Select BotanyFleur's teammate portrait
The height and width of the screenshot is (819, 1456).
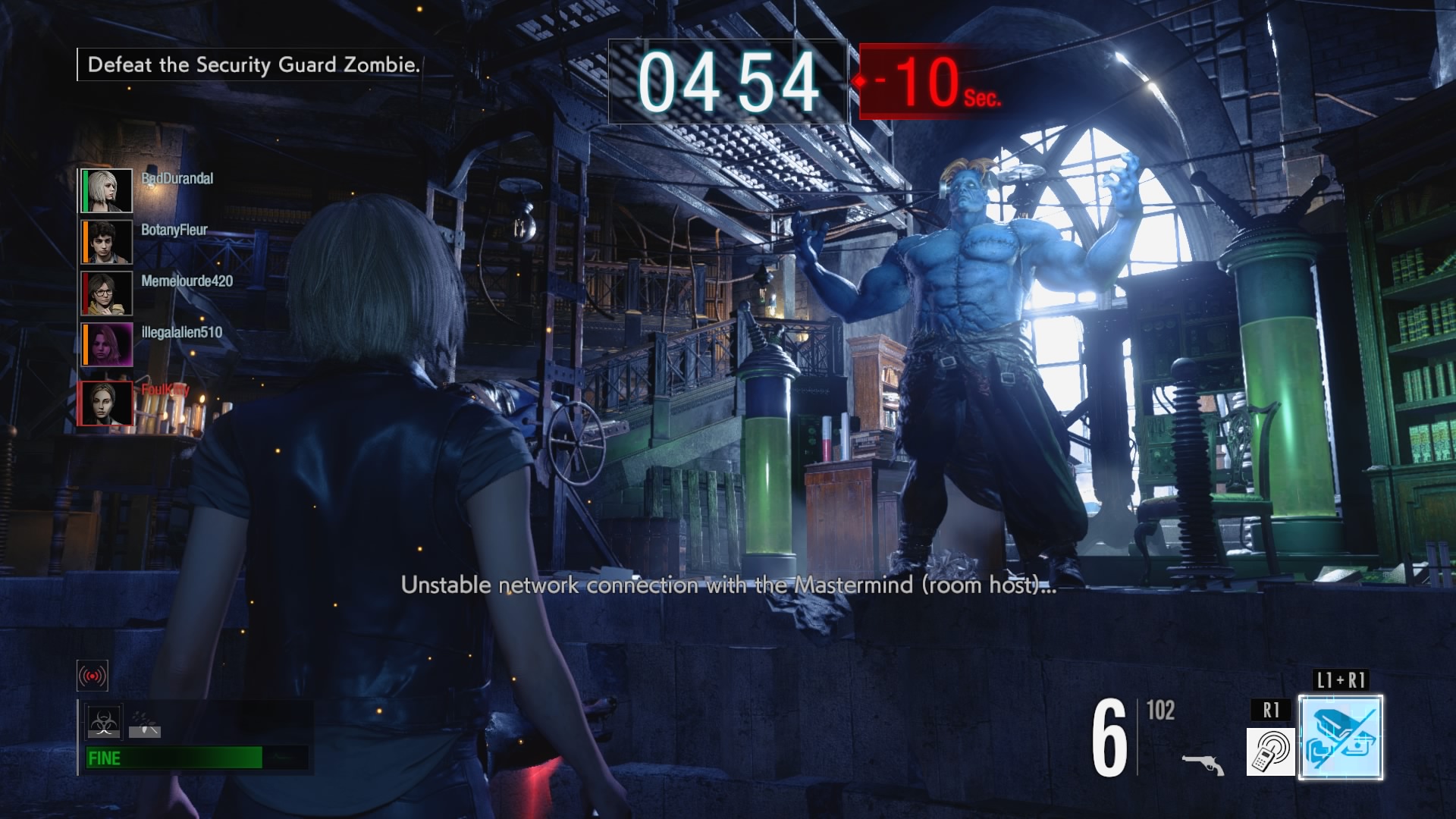107,242
